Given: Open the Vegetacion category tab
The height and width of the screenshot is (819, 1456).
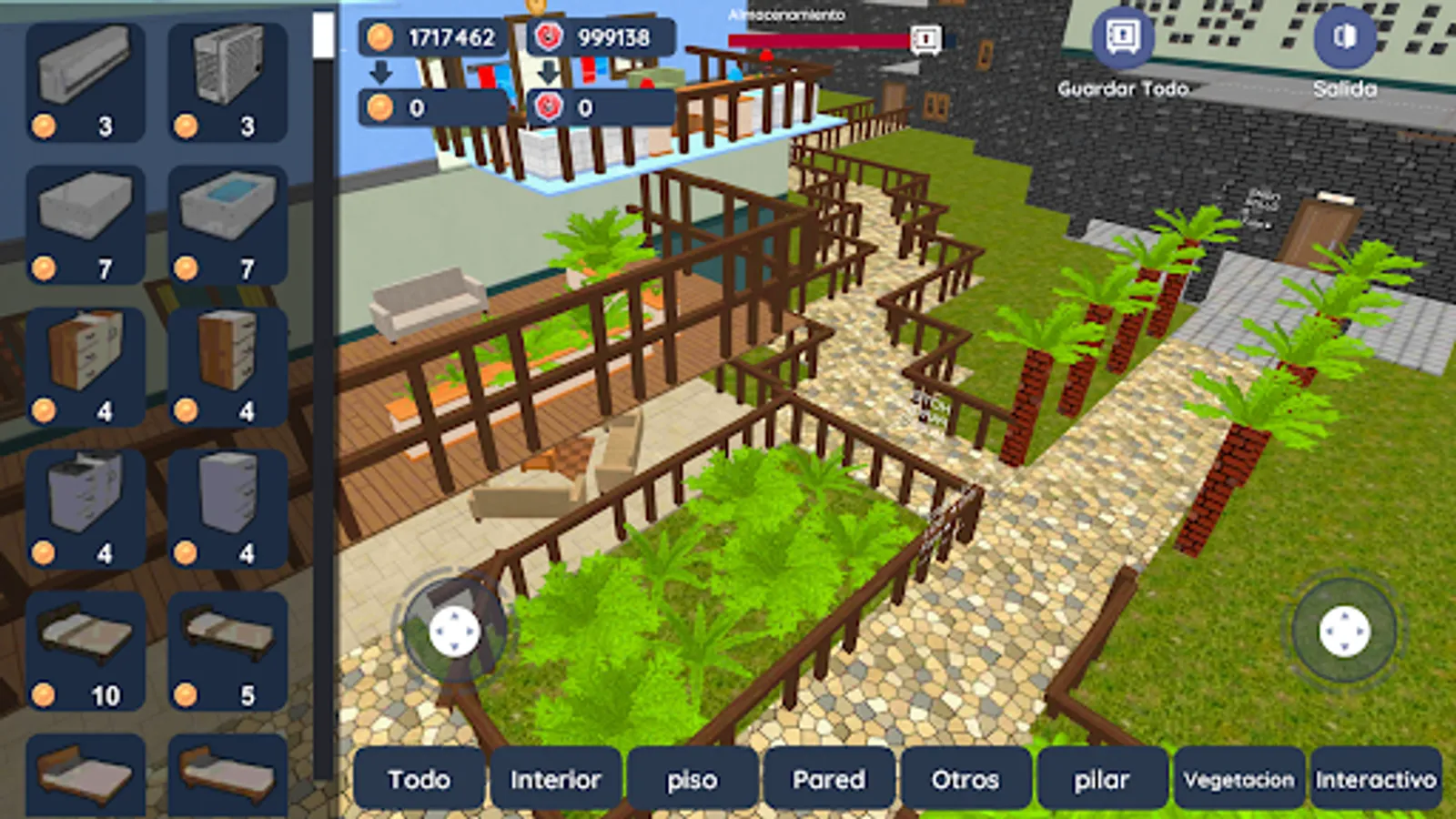Looking at the screenshot, I should click(1239, 780).
